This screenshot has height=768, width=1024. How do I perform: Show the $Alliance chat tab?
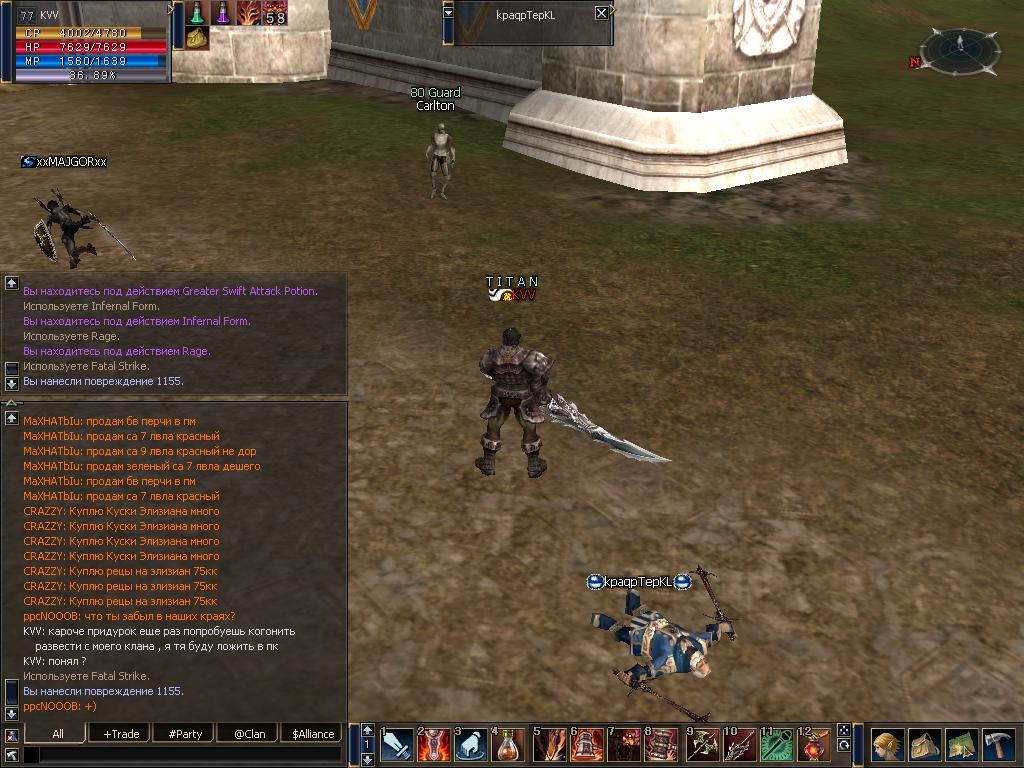pyautogui.click(x=312, y=733)
